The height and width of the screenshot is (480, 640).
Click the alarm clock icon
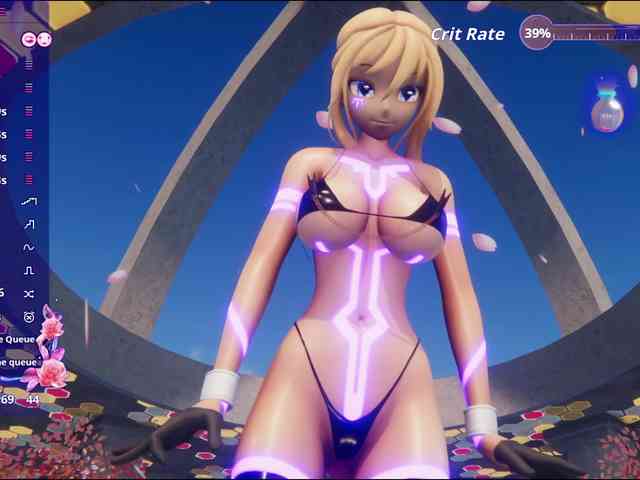[x=29, y=316]
